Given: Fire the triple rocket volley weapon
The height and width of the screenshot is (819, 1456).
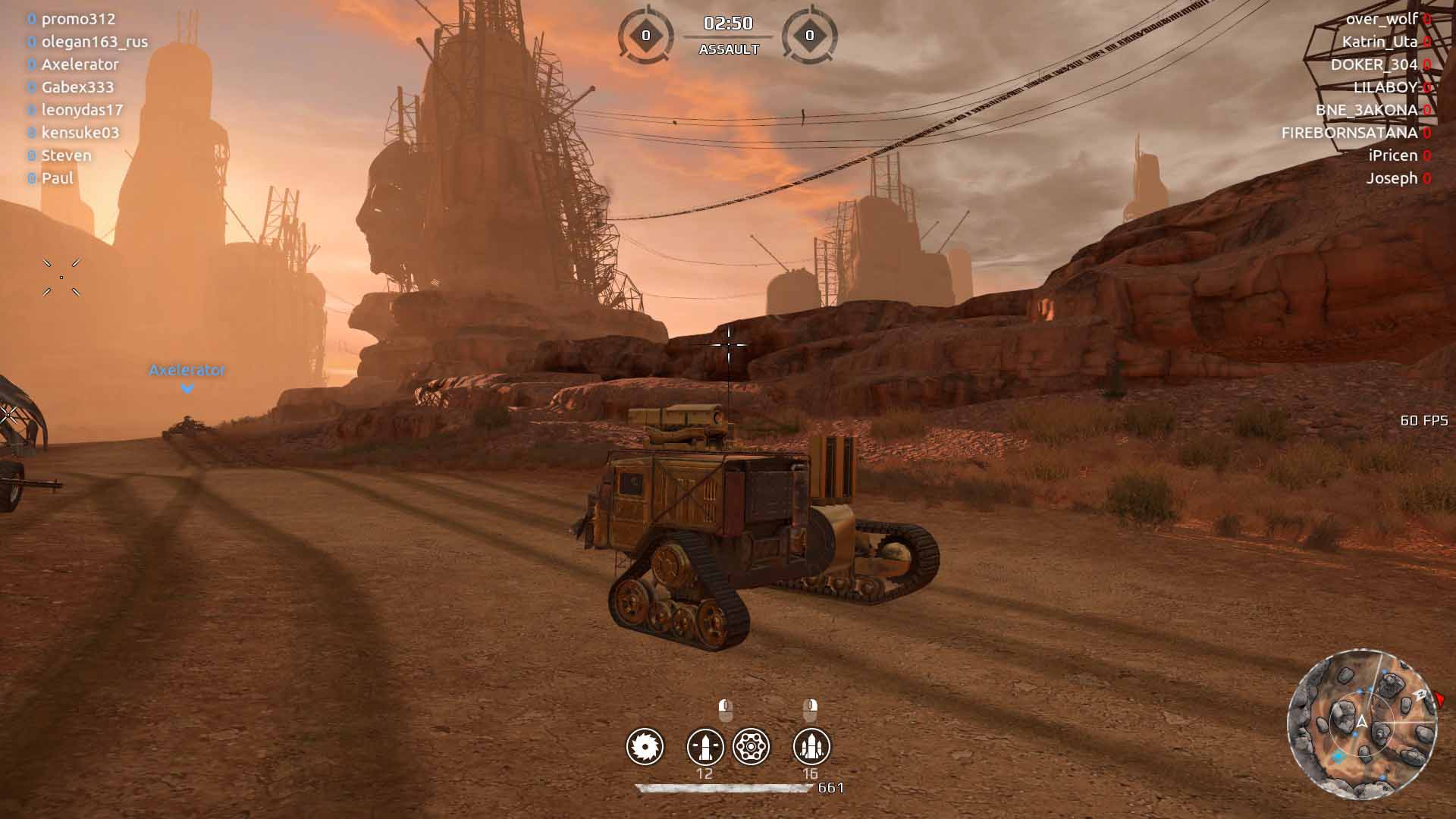Looking at the screenshot, I should 811,747.
